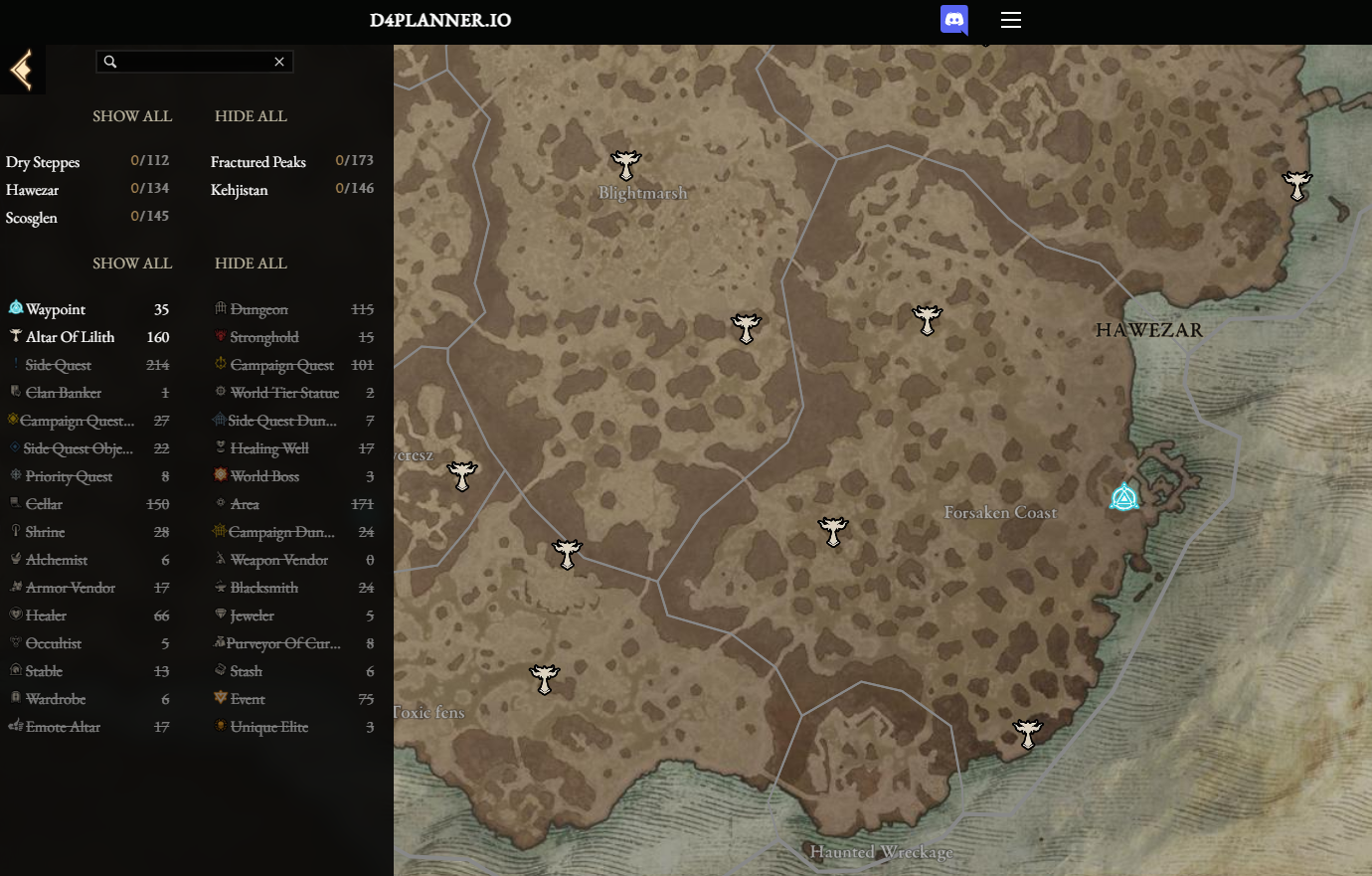The width and height of the screenshot is (1372, 876).
Task: Enable the Stronghold marker filter
Action: point(264,337)
